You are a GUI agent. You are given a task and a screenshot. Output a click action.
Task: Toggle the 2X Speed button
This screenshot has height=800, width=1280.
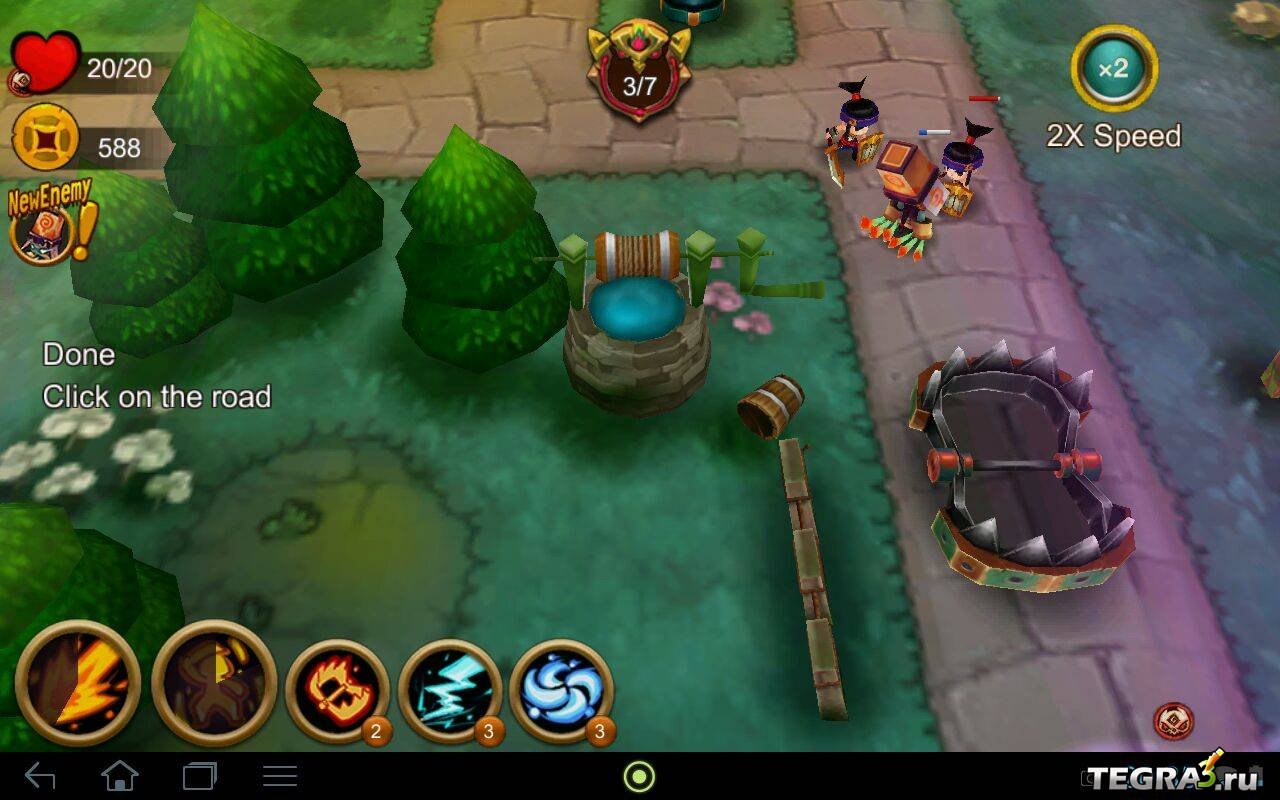coord(1113,69)
